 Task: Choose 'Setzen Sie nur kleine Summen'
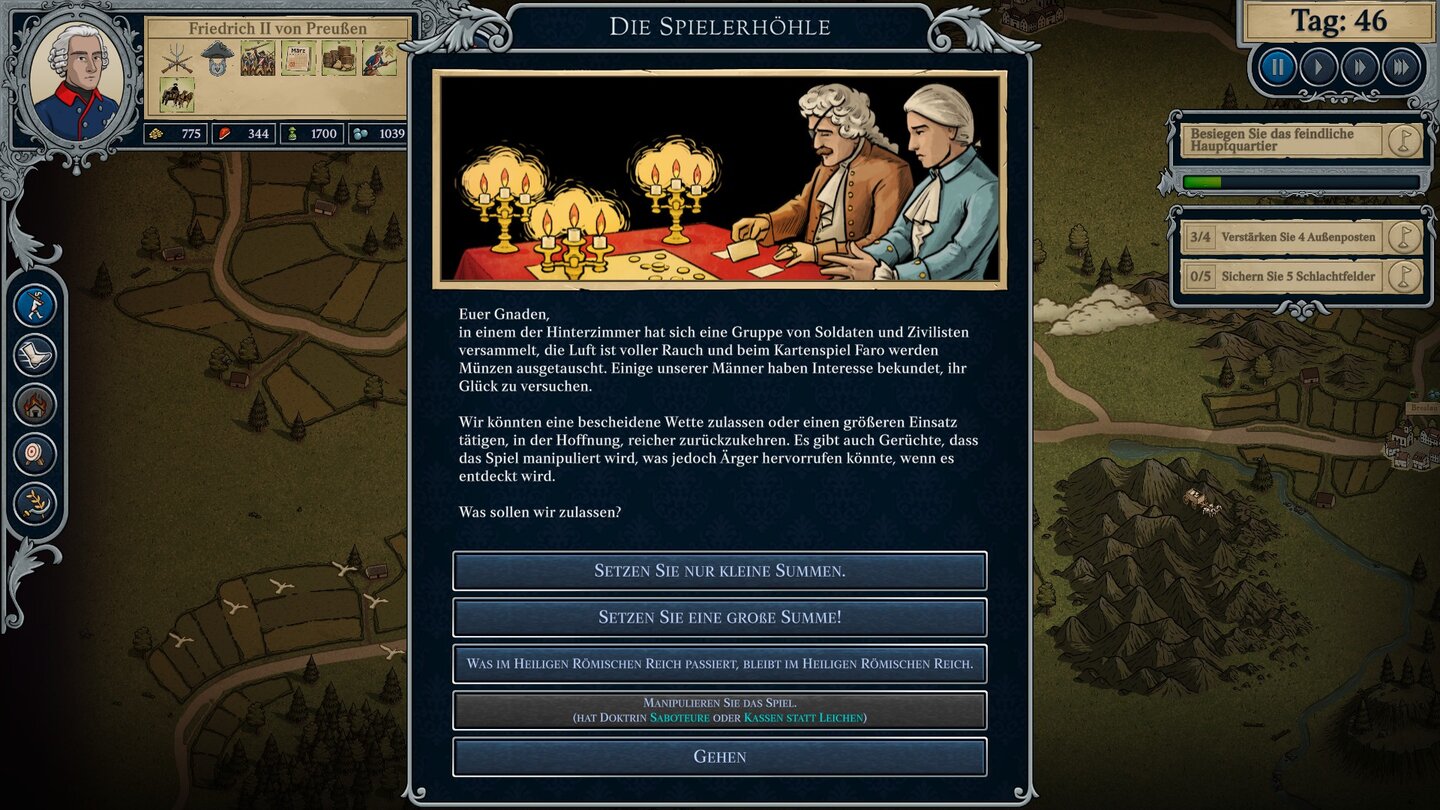point(719,571)
